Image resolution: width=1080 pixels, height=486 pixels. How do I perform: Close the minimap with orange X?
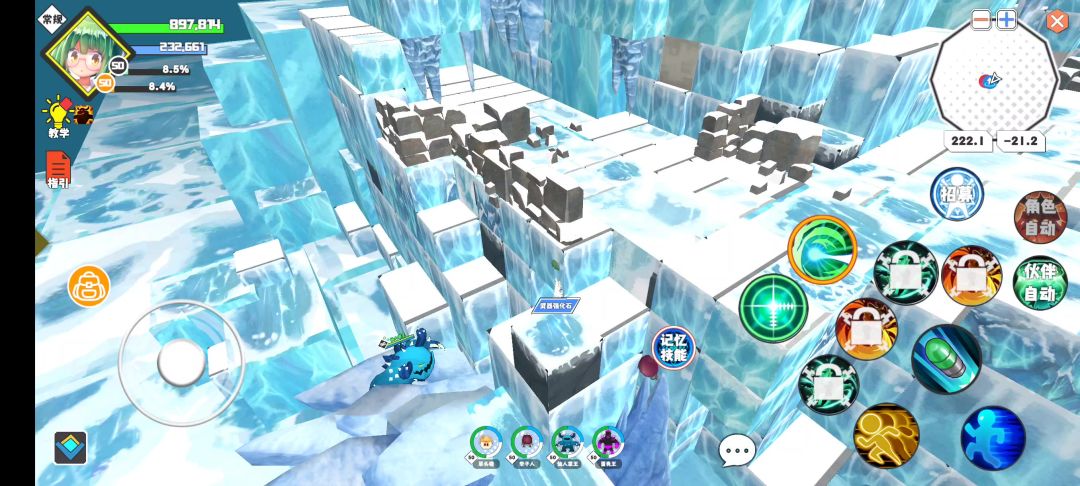(x=1057, y=20)
